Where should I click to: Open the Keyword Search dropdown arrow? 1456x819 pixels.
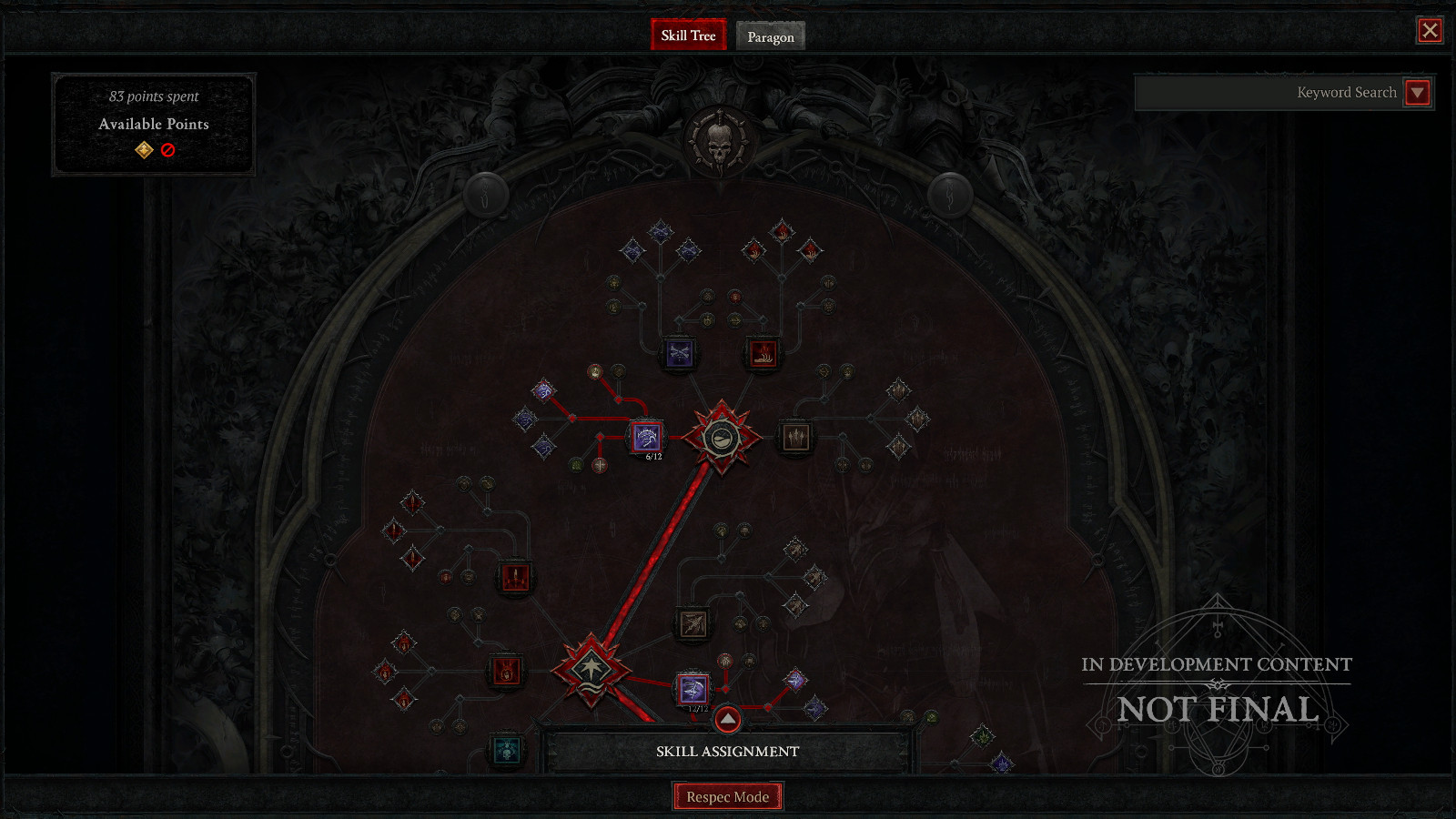(x=1419, y=92)
